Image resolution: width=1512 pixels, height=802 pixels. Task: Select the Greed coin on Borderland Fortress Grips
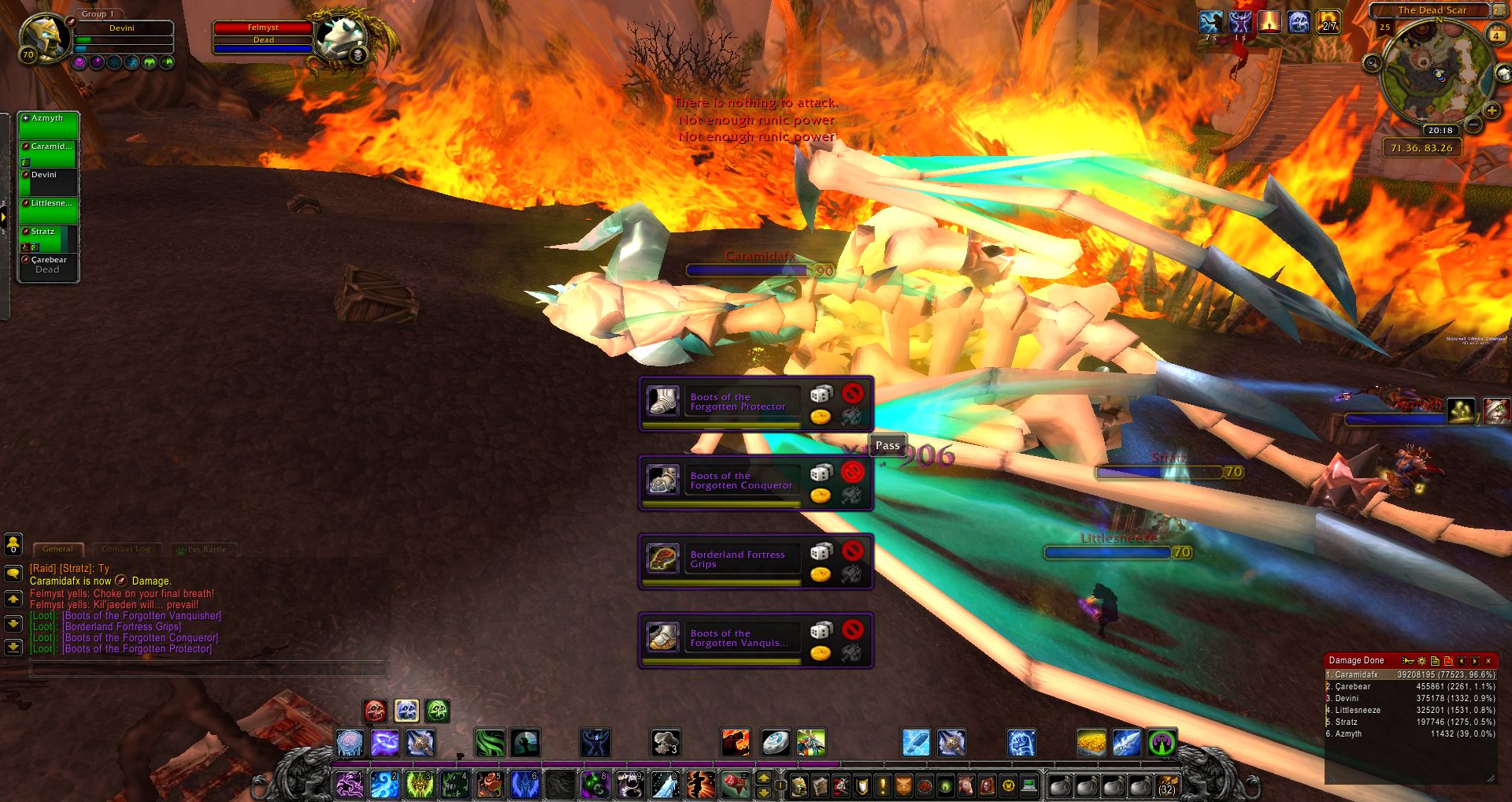(821, 575)
